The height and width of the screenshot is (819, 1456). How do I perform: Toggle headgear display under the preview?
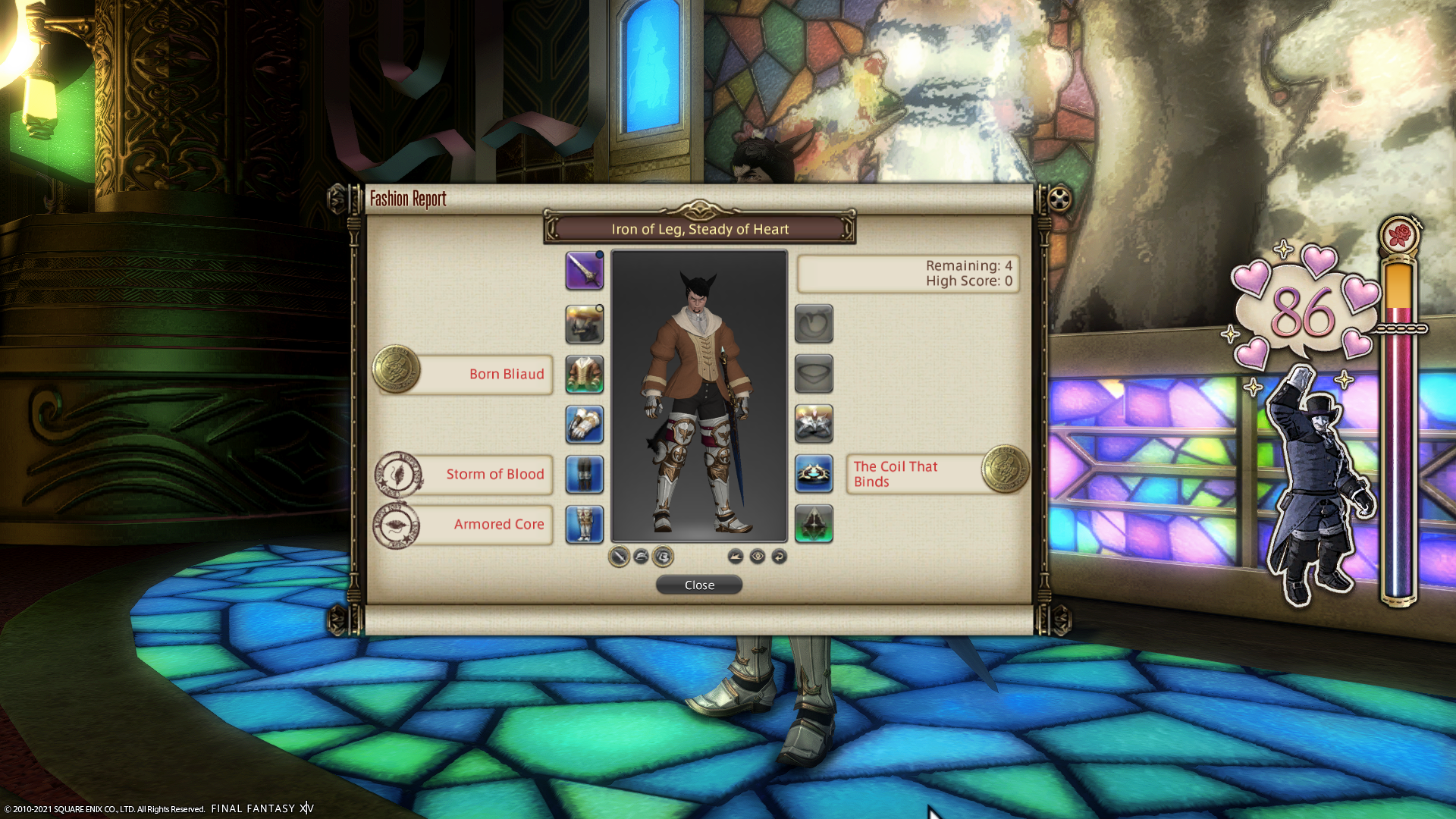[641, 557]
